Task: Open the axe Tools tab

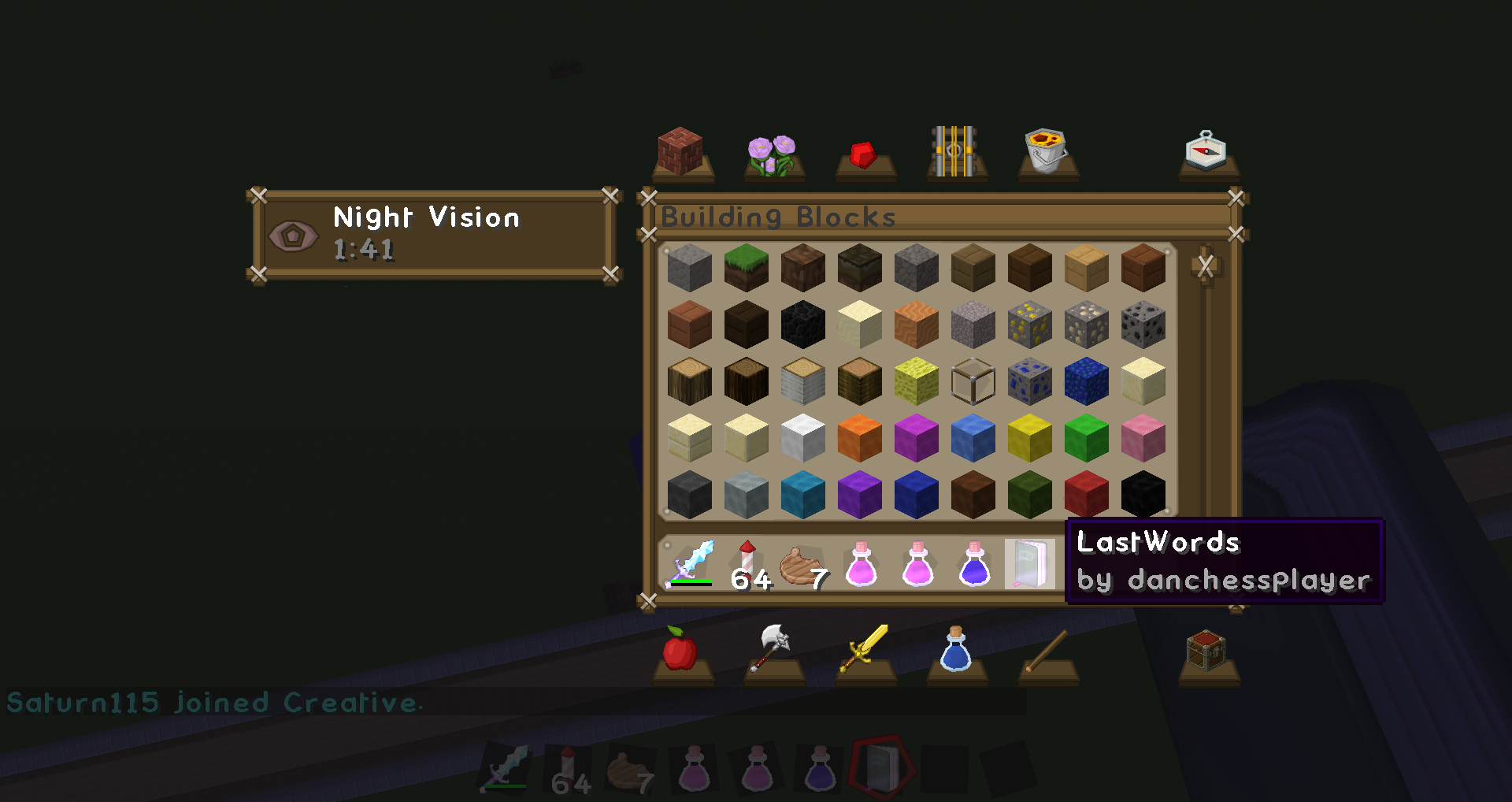Action: pos(773,648)
